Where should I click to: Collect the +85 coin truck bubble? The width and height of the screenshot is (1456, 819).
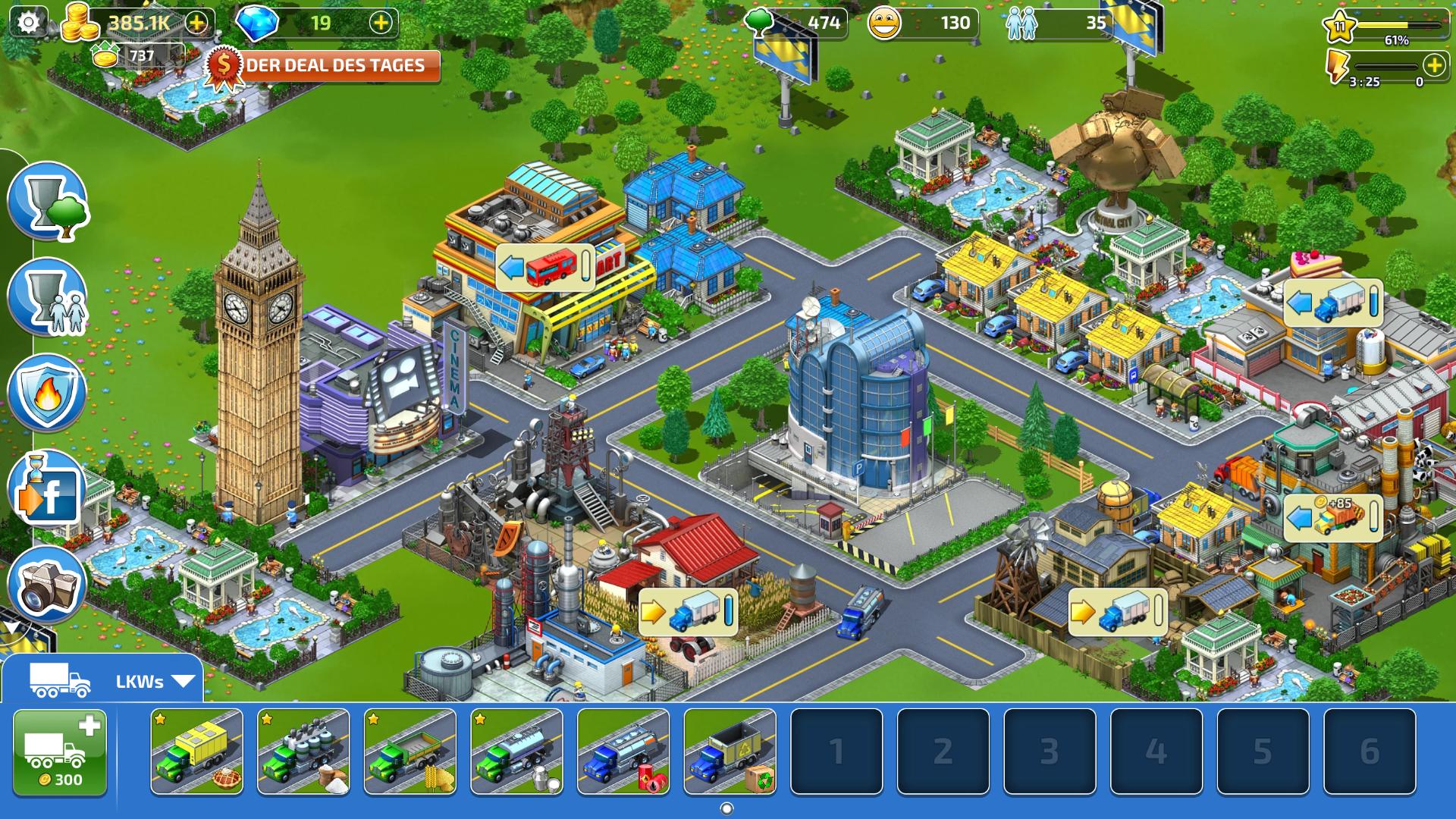click(1332, 518)
